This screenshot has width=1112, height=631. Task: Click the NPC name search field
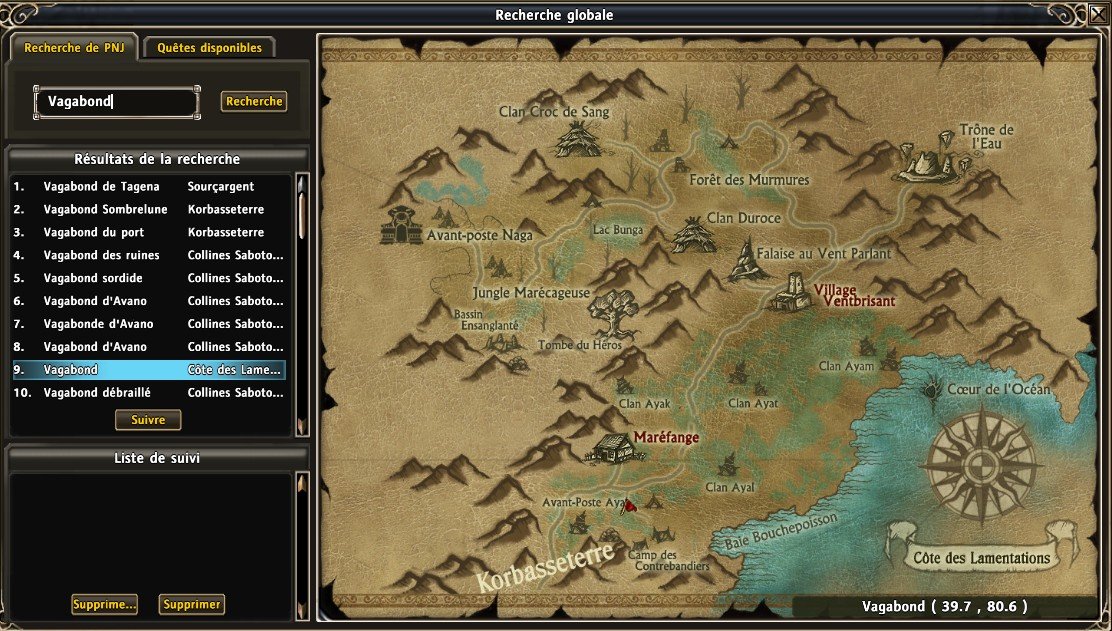pos(117,101)
